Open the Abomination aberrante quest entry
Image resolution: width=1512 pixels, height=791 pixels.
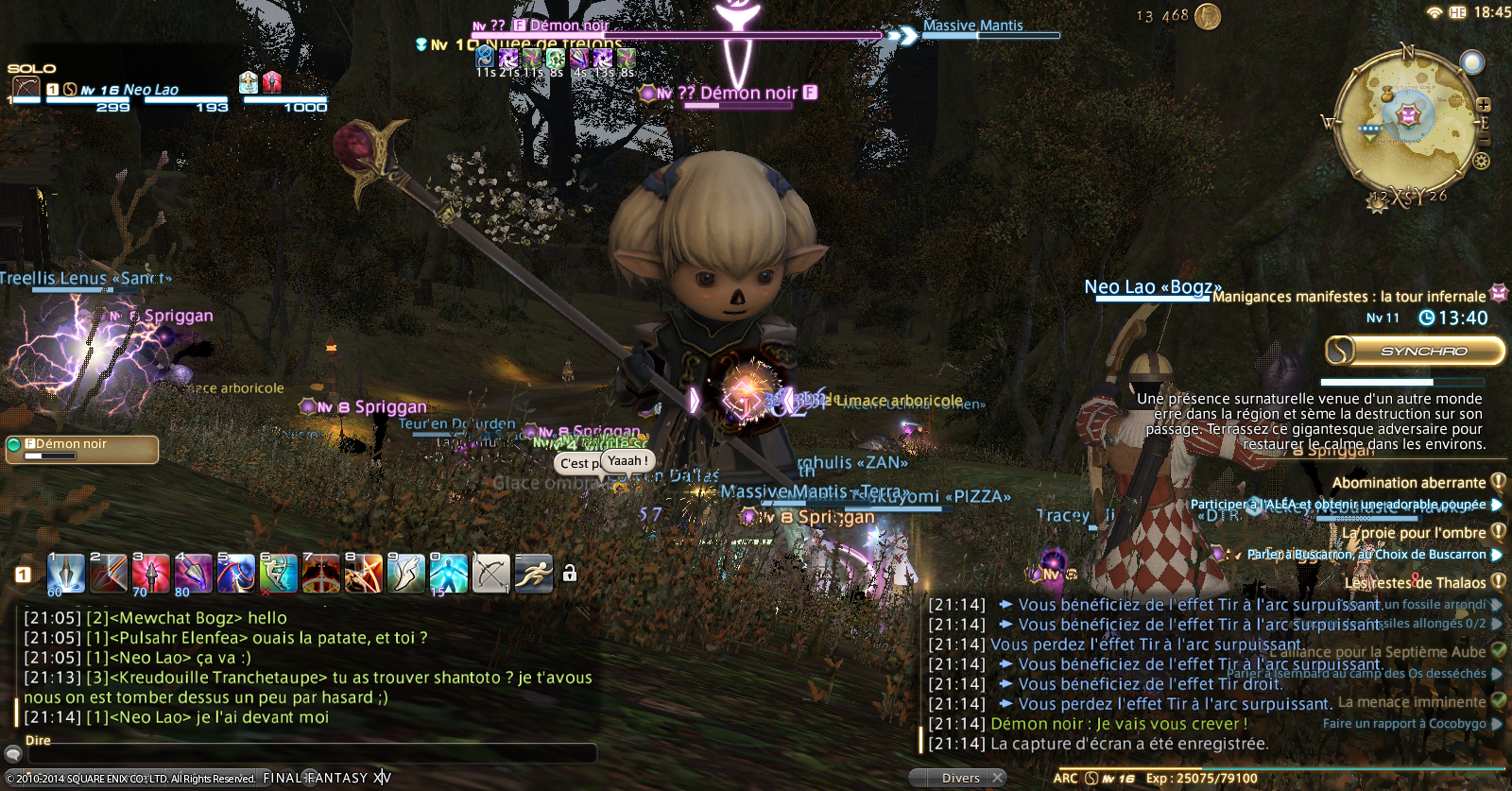point(1408,483)
